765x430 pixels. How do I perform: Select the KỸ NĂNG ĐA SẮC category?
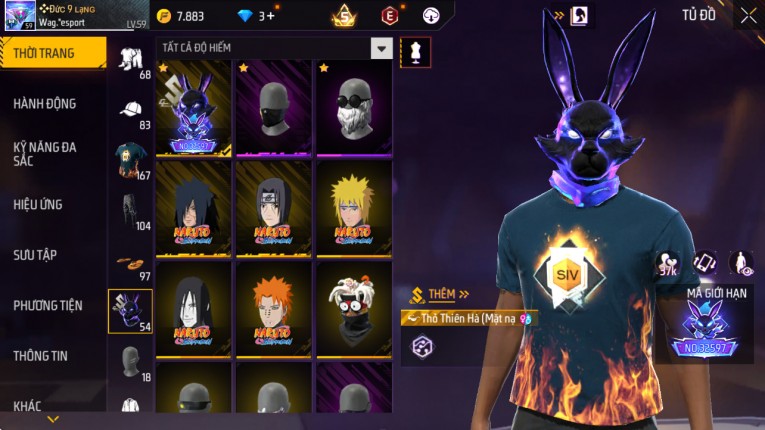[x=45, y=154]
